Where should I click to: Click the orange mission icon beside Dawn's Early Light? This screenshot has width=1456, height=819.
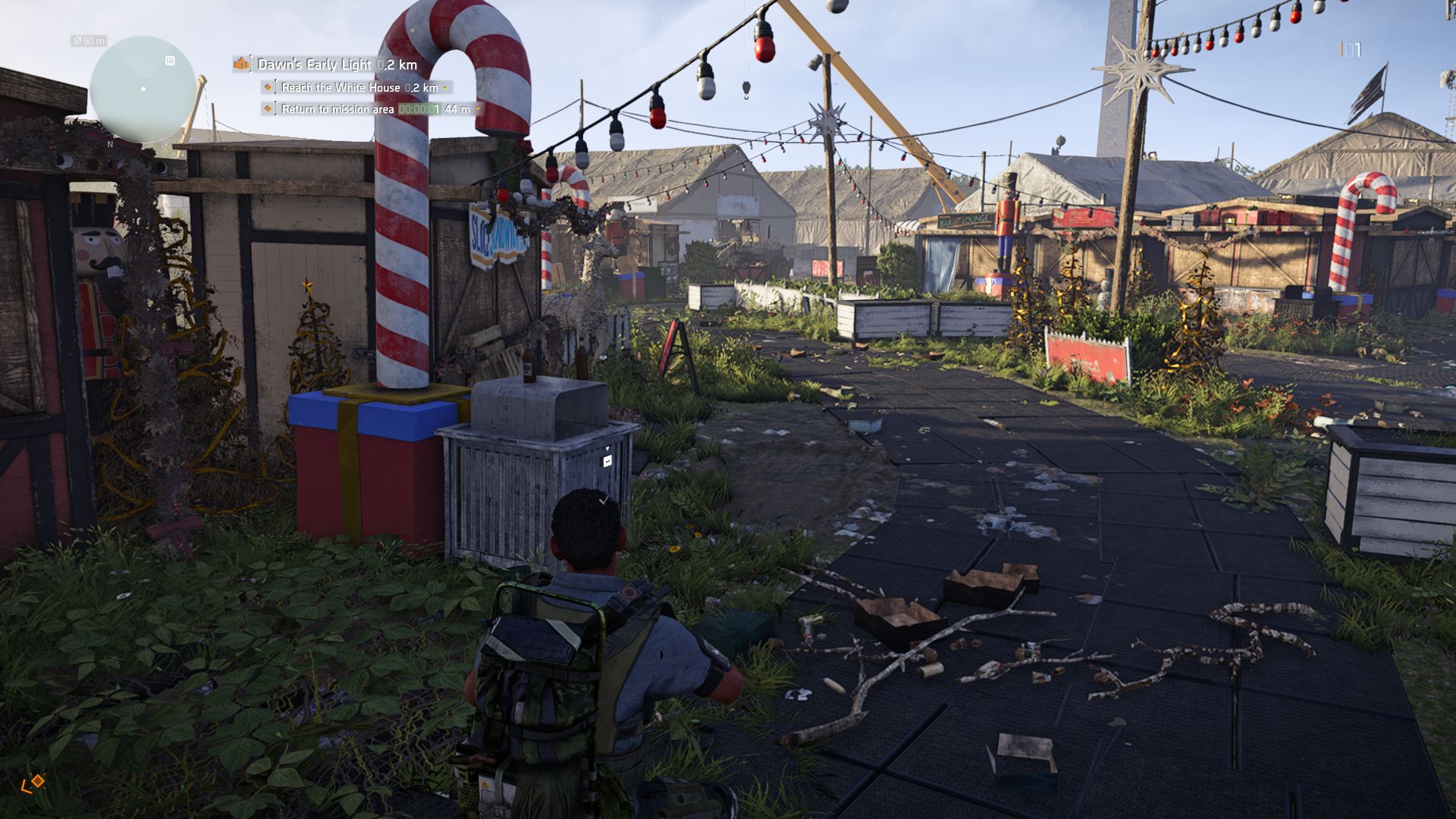point(241,64)
